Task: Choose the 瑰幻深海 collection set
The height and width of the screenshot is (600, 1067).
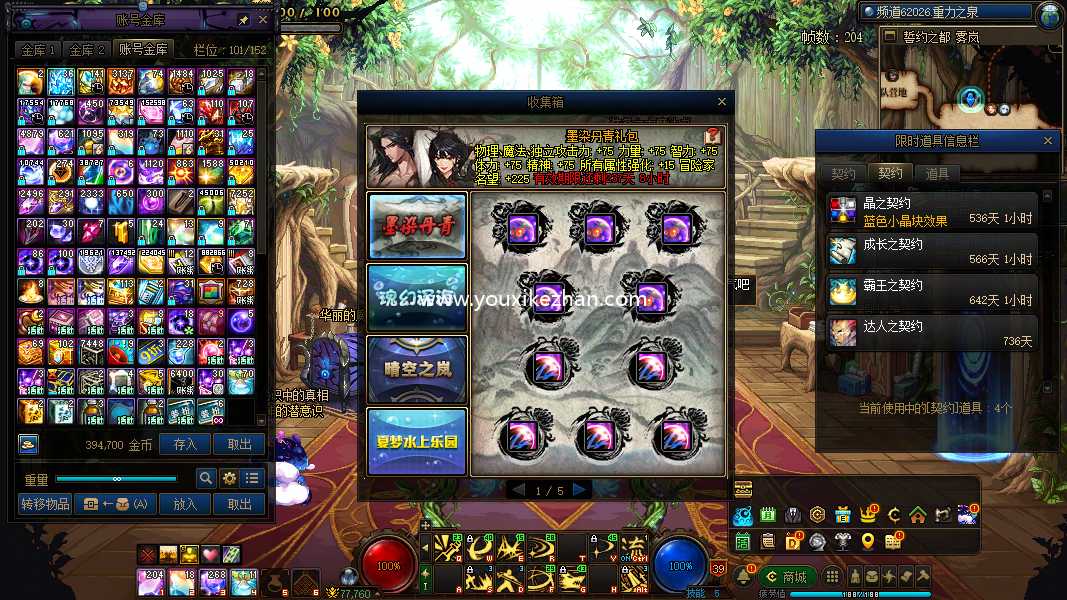Action: 417,297
